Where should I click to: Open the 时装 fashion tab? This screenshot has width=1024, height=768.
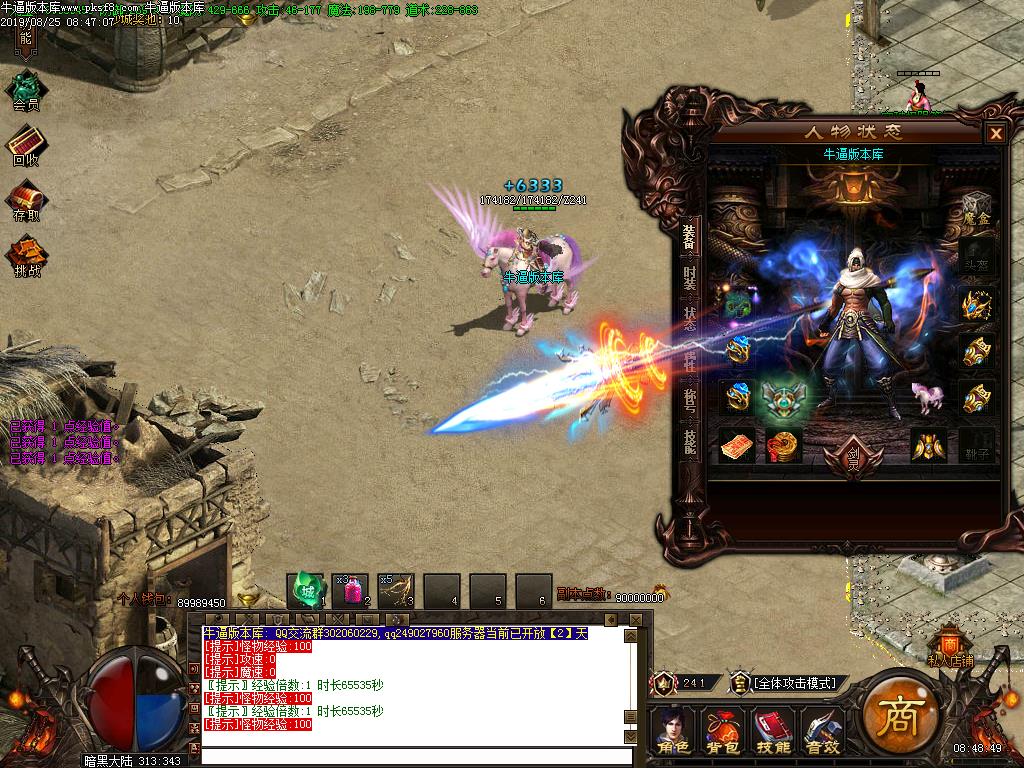[x=689, y=279]
